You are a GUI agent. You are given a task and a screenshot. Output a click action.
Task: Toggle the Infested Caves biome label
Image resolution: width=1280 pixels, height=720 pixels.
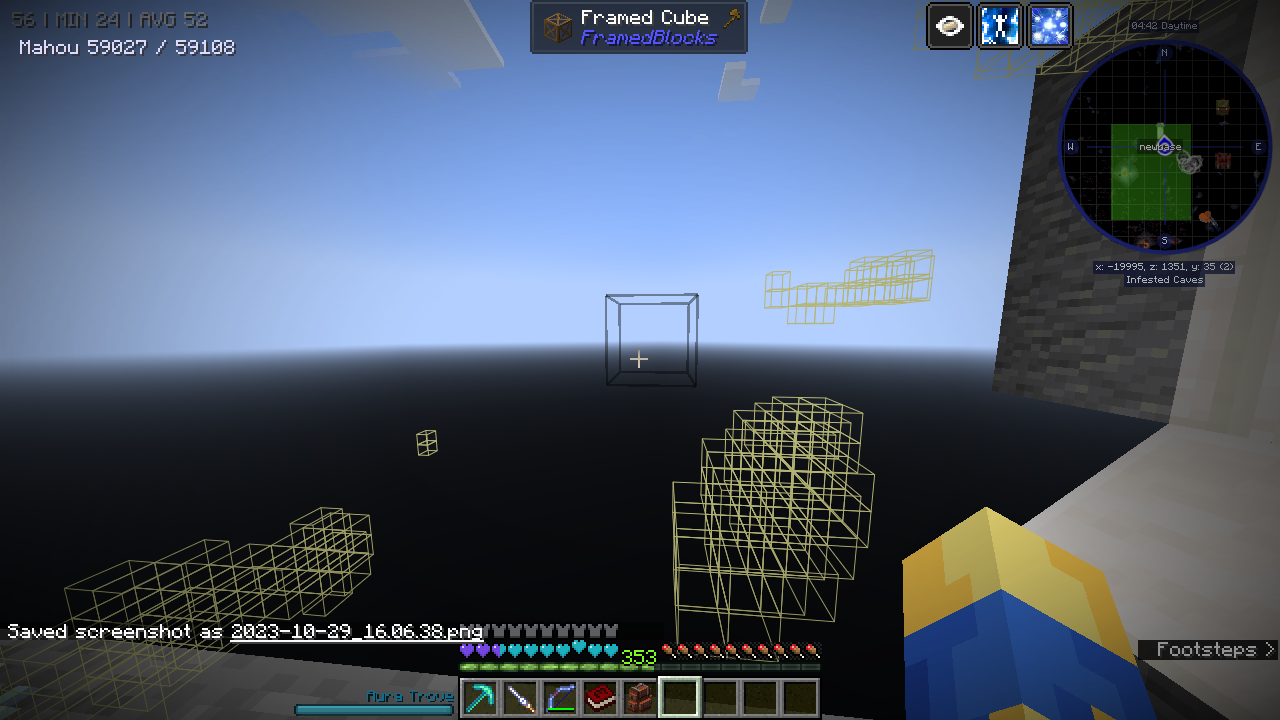[x=1163, y=280]
